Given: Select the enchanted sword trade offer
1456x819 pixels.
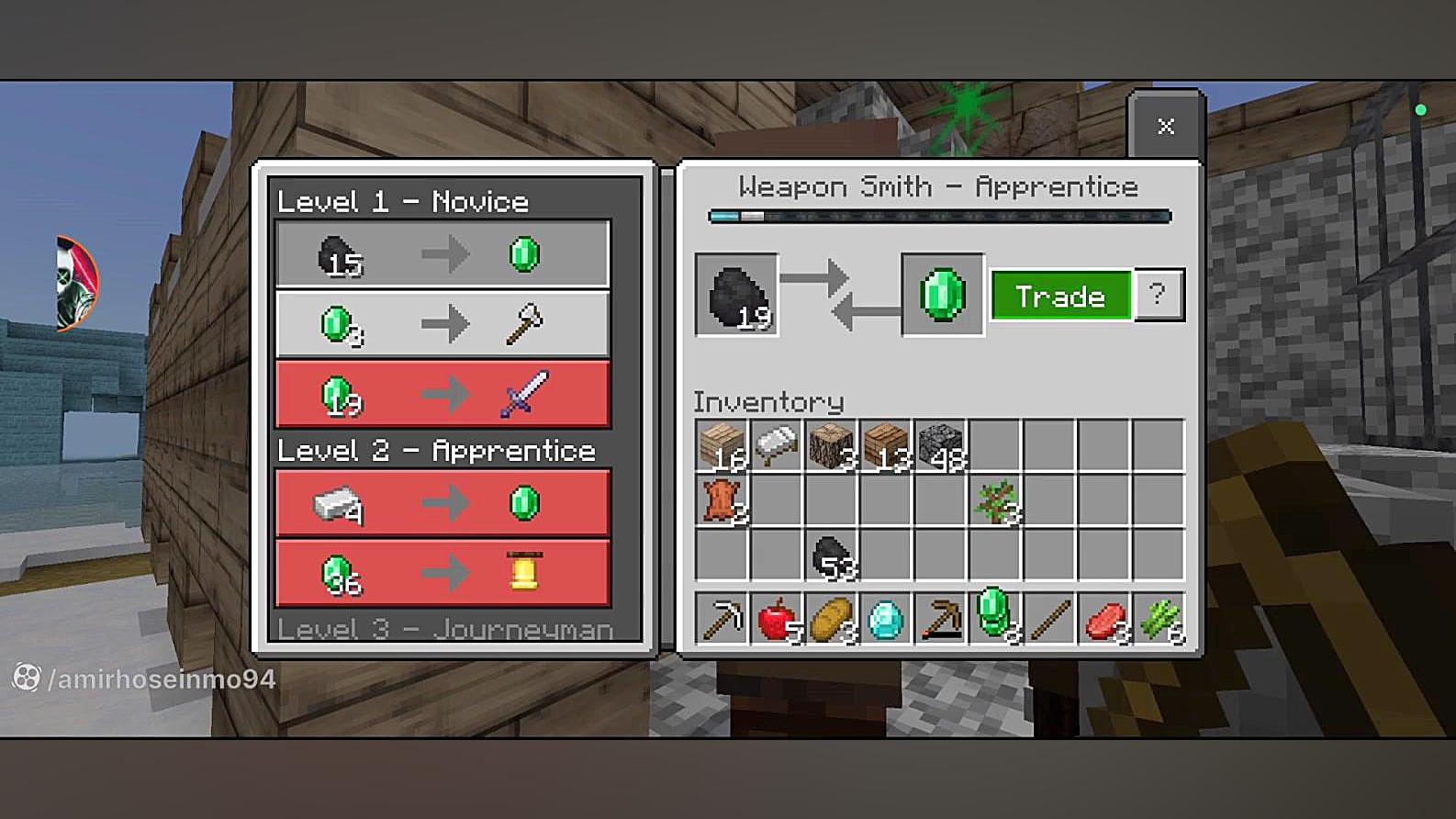Looking at the screenshot, I should pyautogui.click(x=442, y=395).
